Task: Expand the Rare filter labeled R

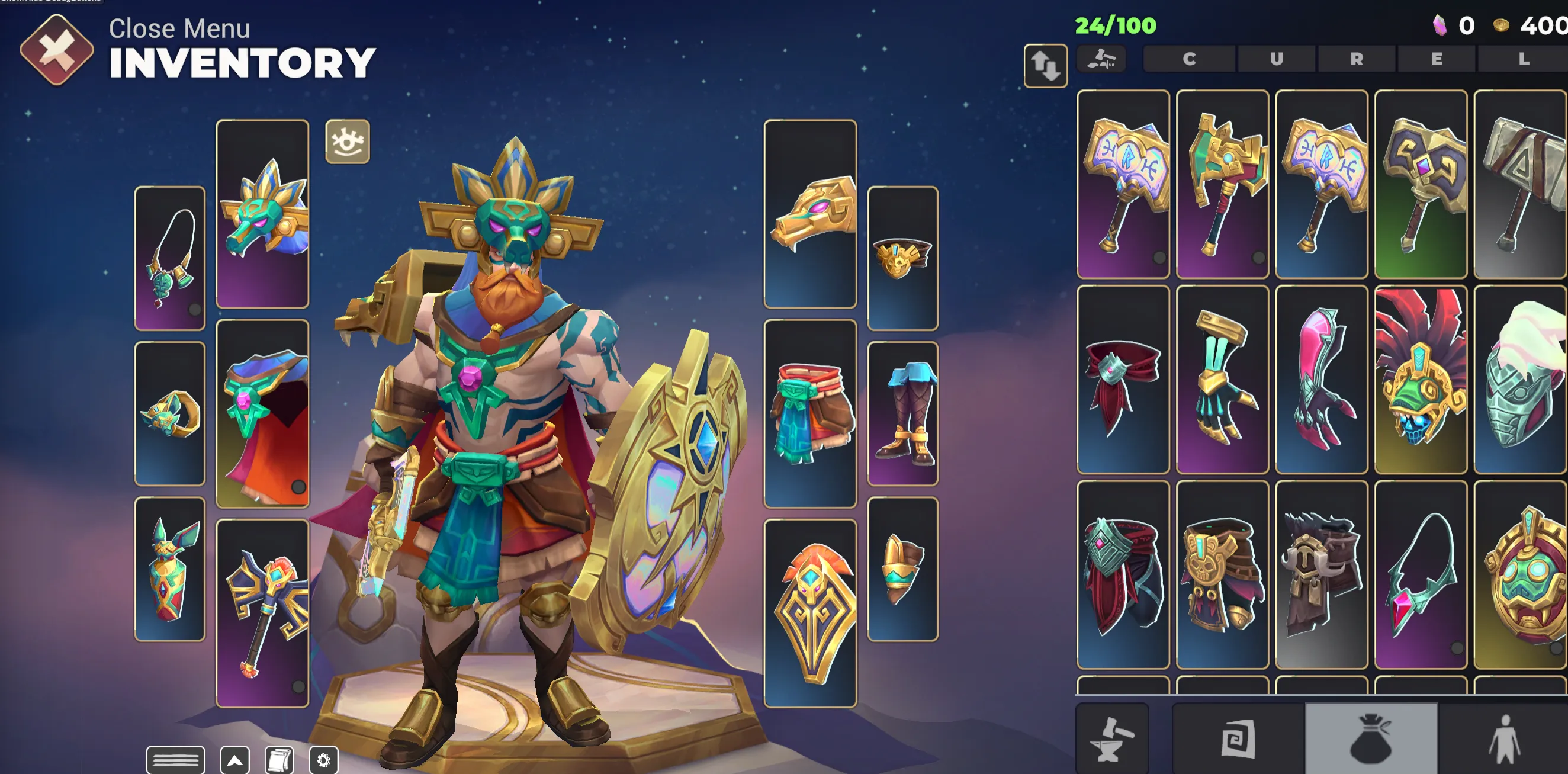Action: [x=1355, y=59]
